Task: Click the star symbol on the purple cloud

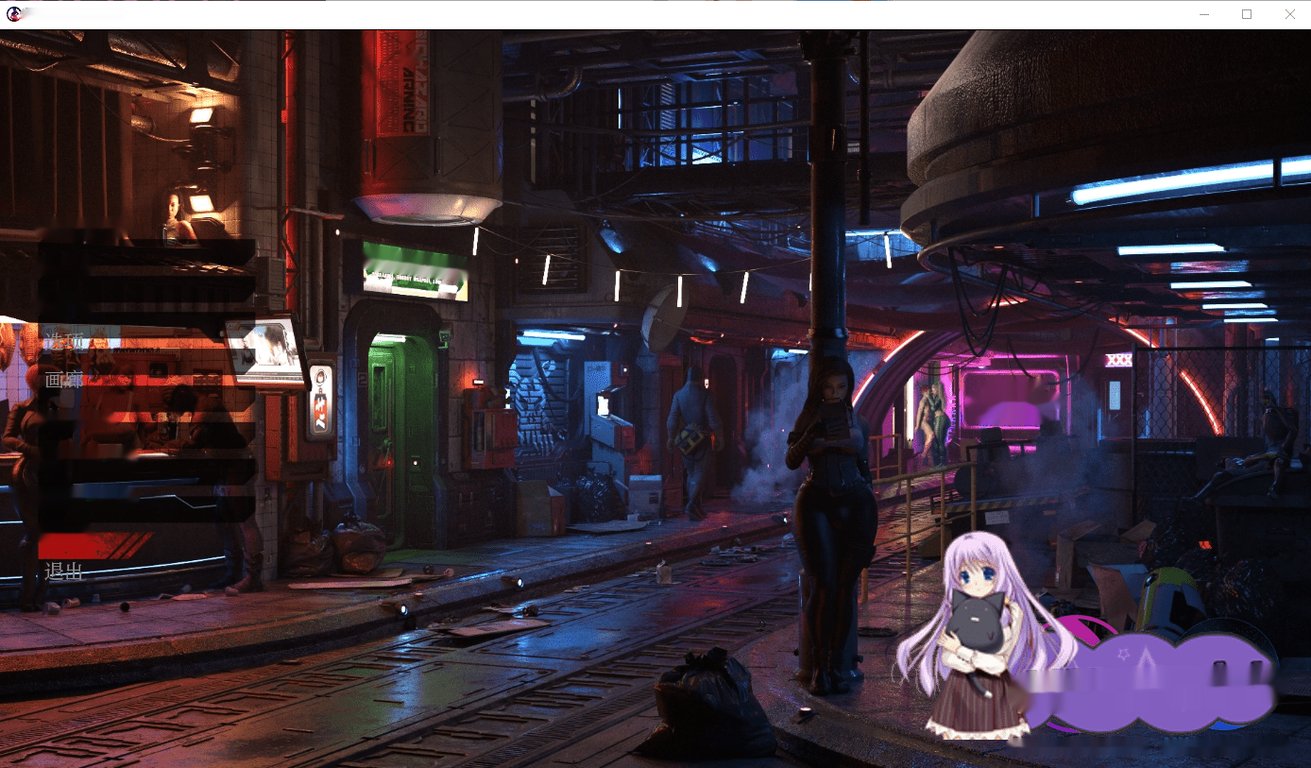Action: tap(1122, 655)
